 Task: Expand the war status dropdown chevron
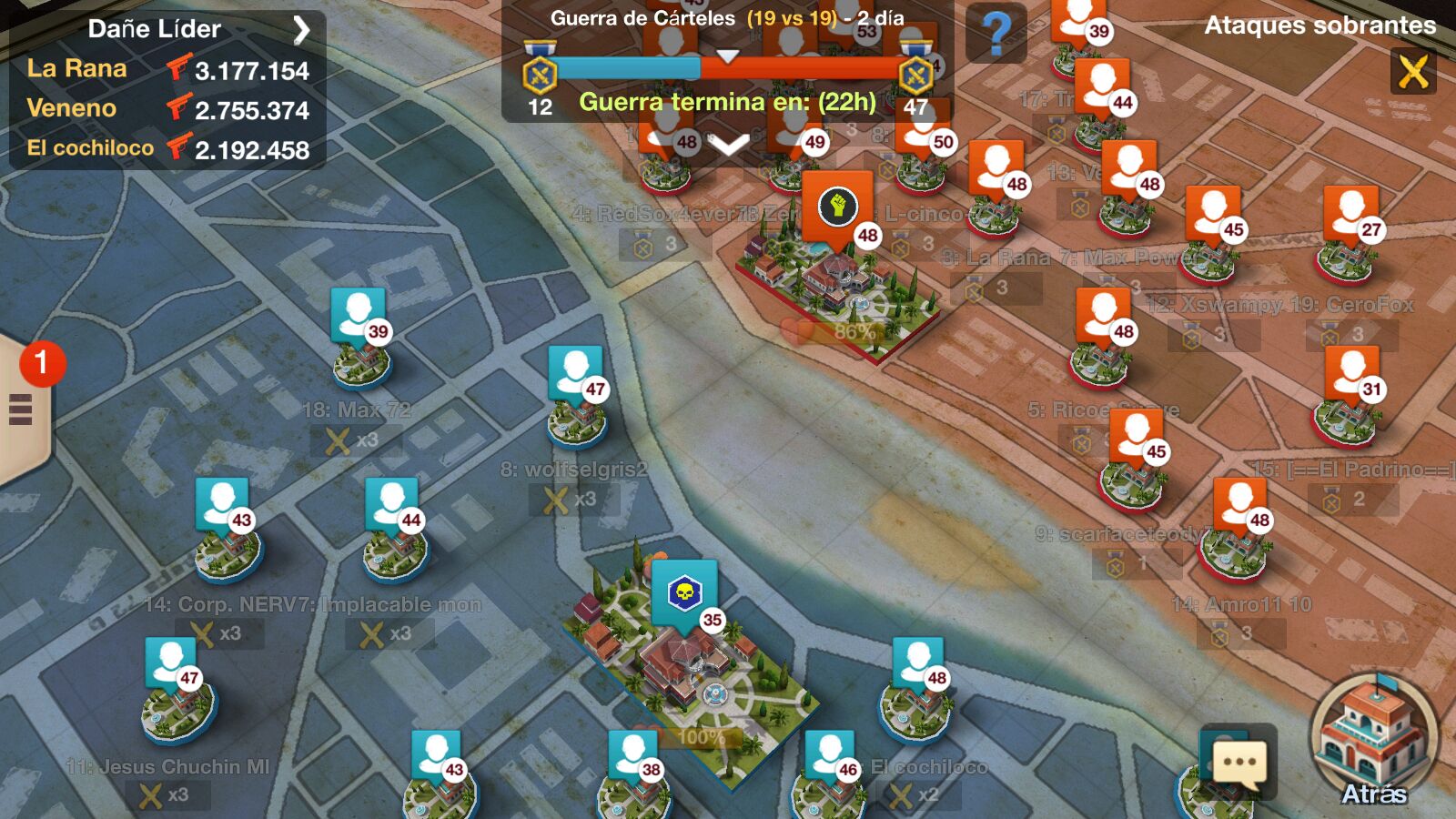pyautogui.click(x=728, y=144)
